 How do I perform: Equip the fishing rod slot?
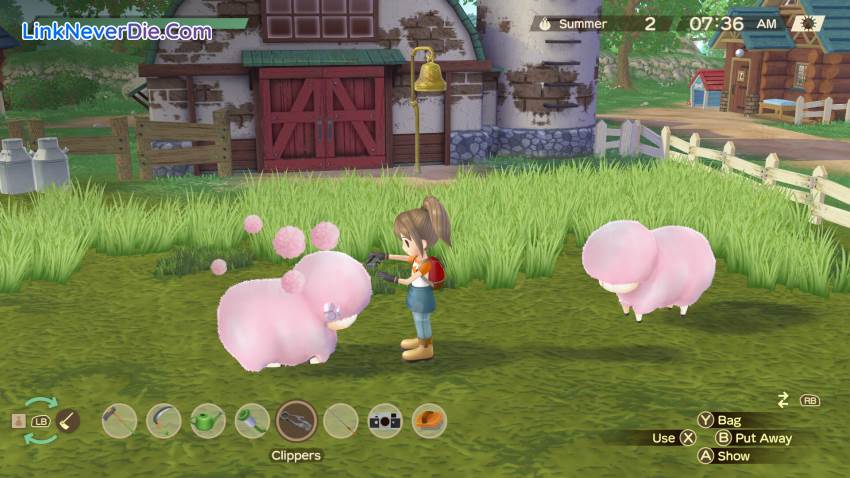[341, 421]
